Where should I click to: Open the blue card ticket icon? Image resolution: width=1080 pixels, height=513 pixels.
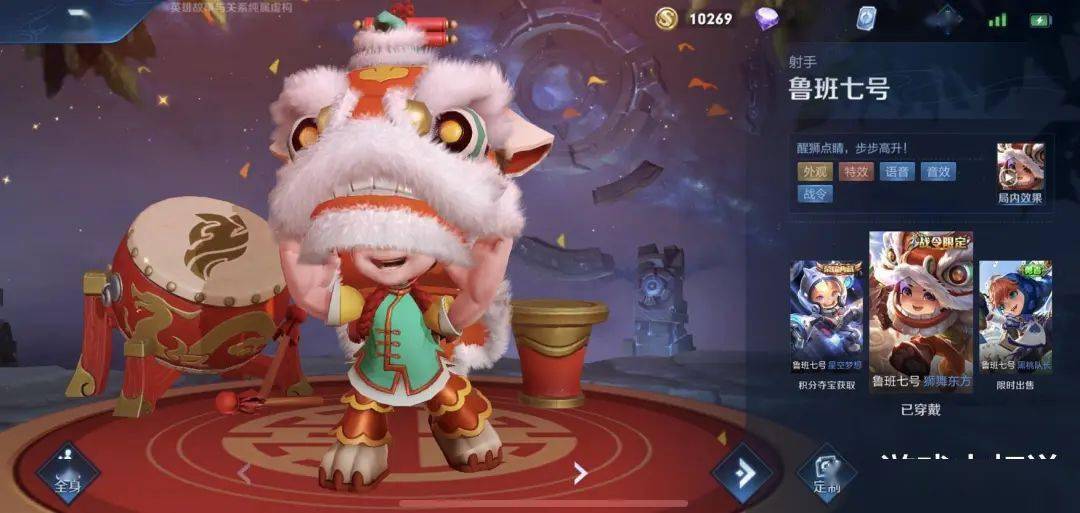[x=866, y=18]
